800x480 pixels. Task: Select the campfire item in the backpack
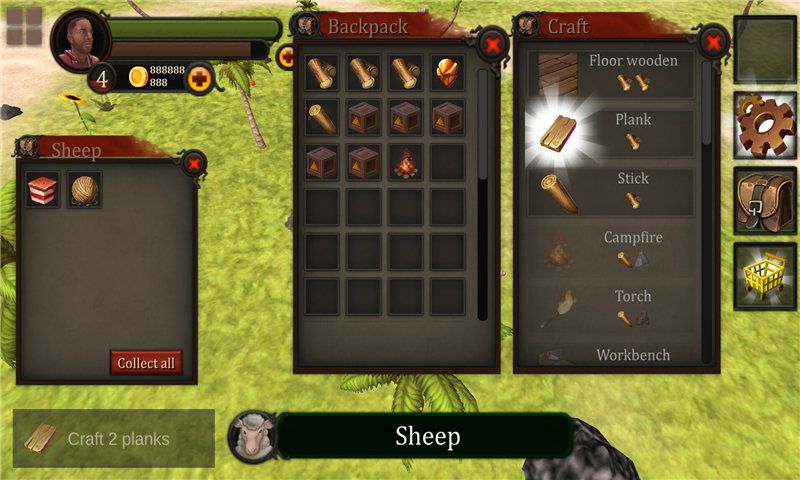tap(405, 161)
